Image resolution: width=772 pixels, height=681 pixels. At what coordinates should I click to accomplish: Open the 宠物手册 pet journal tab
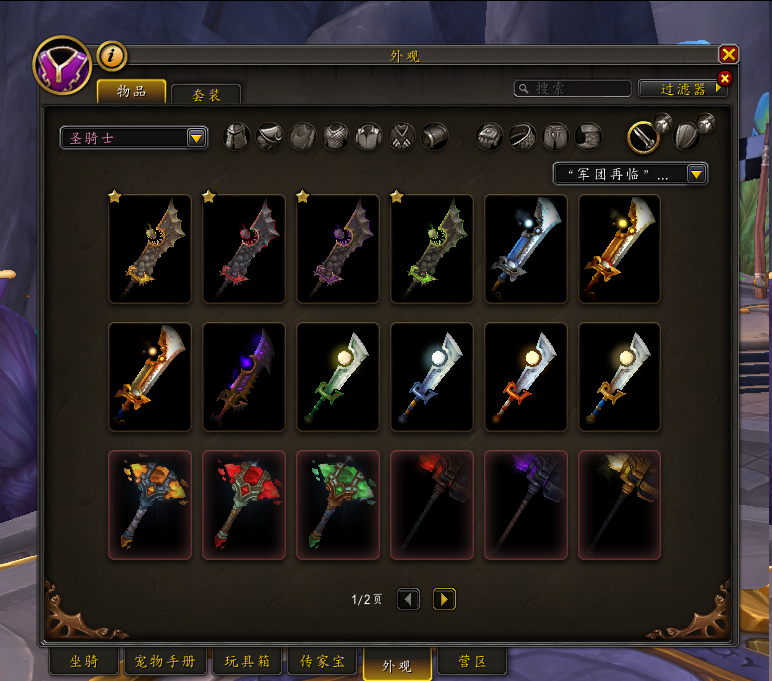pos(165,662)
